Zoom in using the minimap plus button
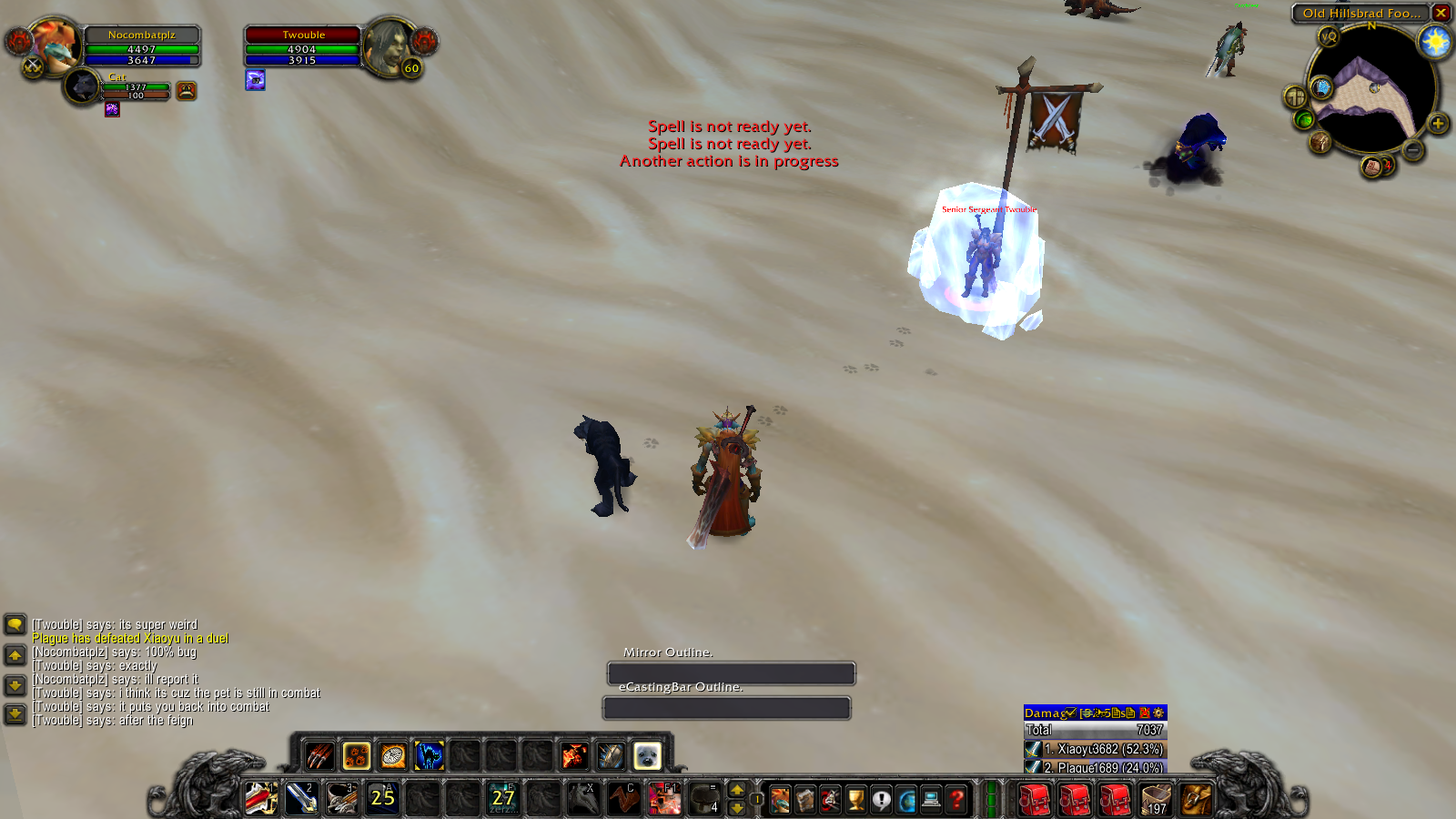 pos(1438,123)
